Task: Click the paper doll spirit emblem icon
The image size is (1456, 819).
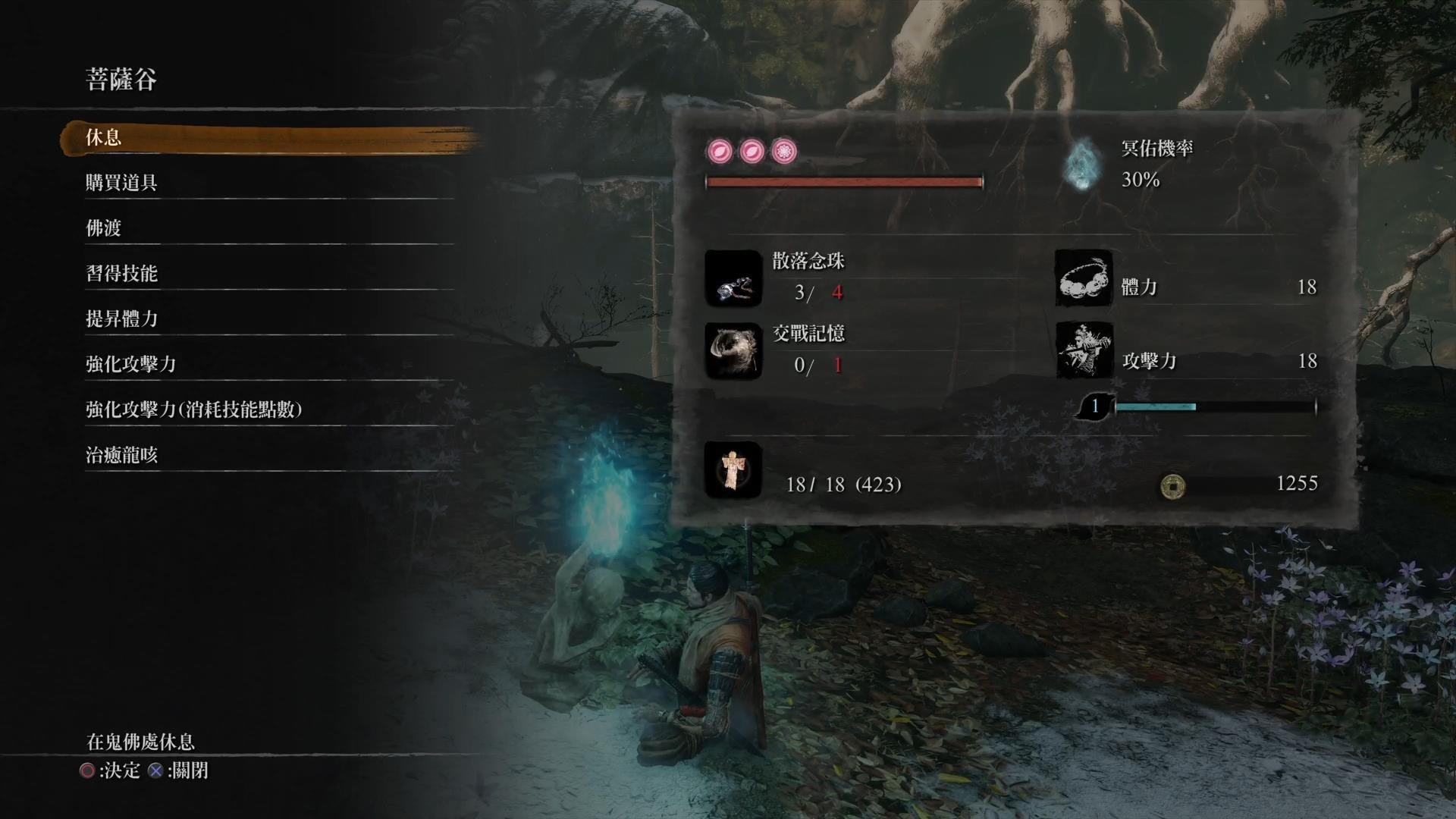Action: coord(733,470)
